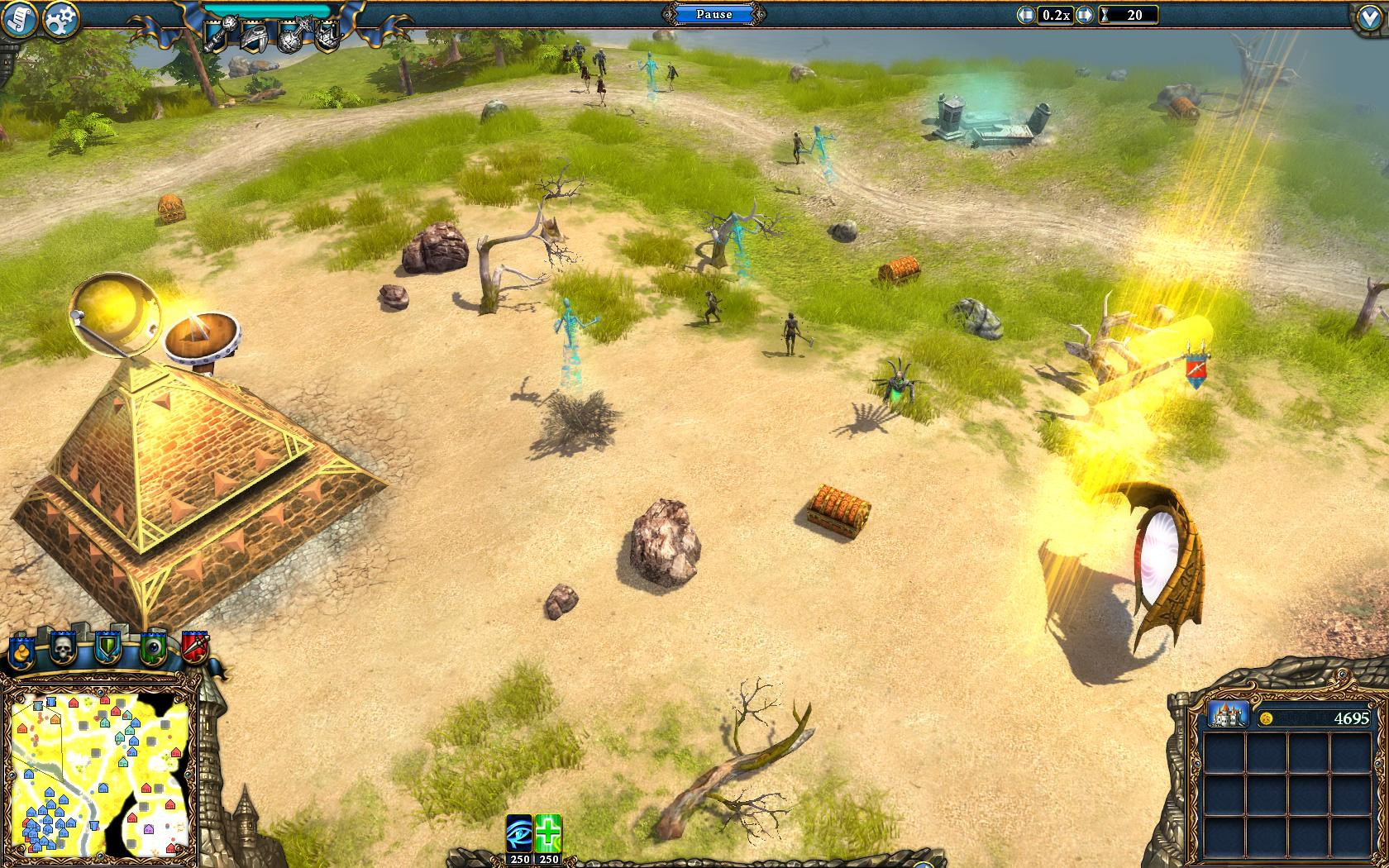Decrease game speed with left arrow
1389x868 pixels.
(x=1027, y=15)
